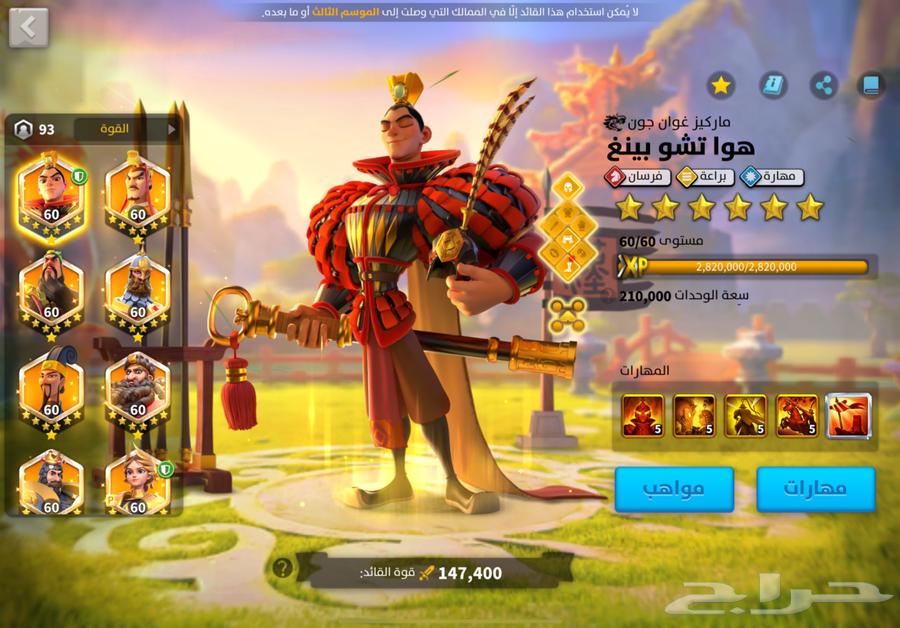Open the blue info book icon

pos(772,84)
